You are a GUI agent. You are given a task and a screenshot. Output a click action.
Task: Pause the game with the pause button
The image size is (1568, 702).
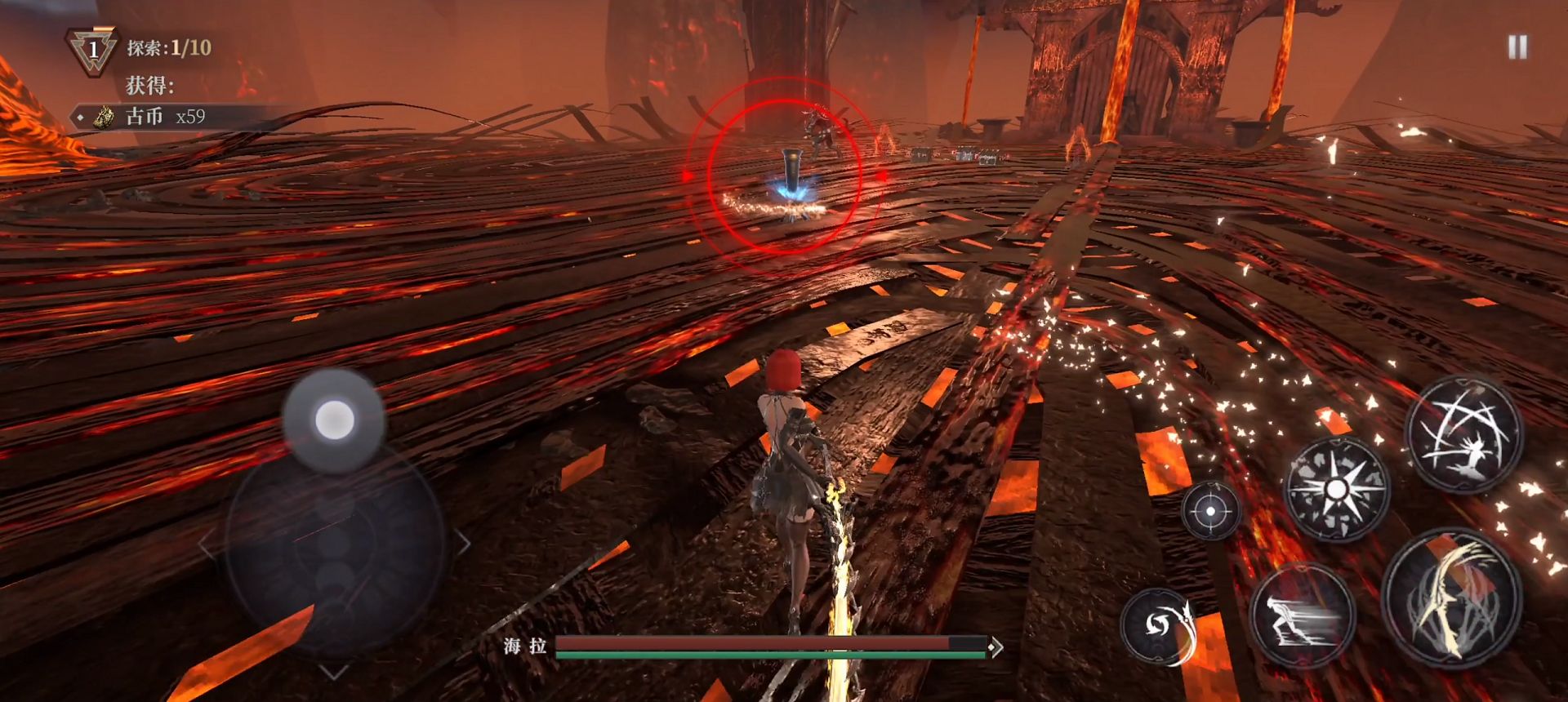click(x=1517, y=47)
